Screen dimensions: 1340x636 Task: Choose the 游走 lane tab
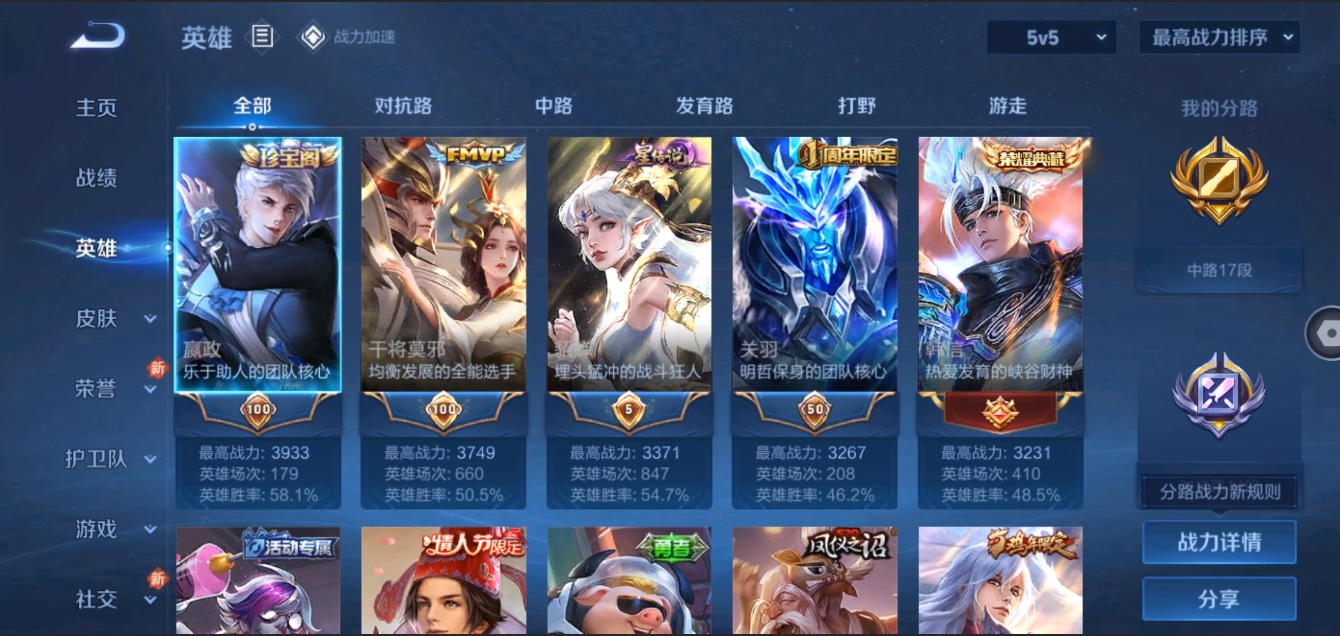[1007, 106]
